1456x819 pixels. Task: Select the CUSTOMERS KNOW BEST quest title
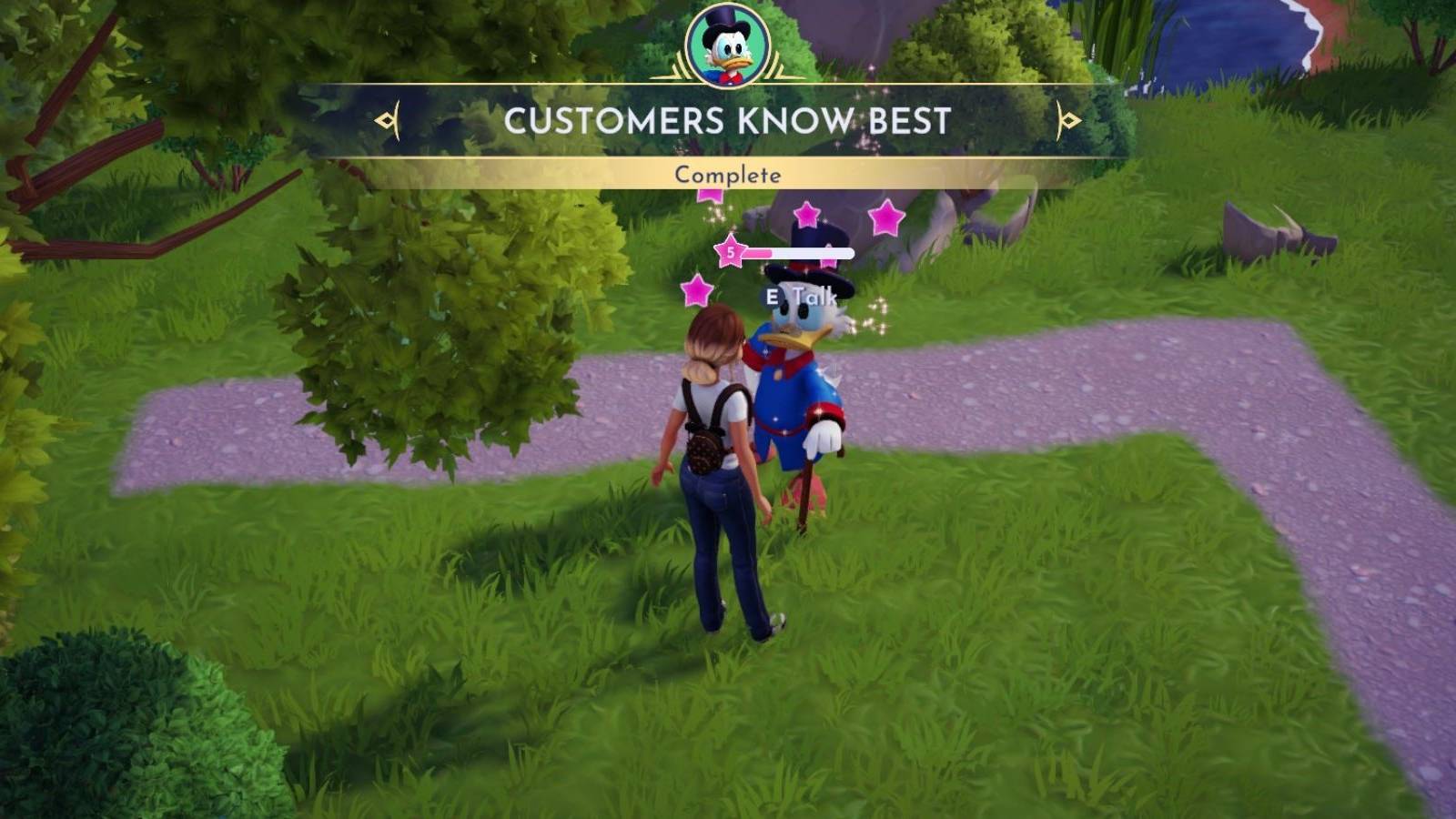[x=728, y=119]
